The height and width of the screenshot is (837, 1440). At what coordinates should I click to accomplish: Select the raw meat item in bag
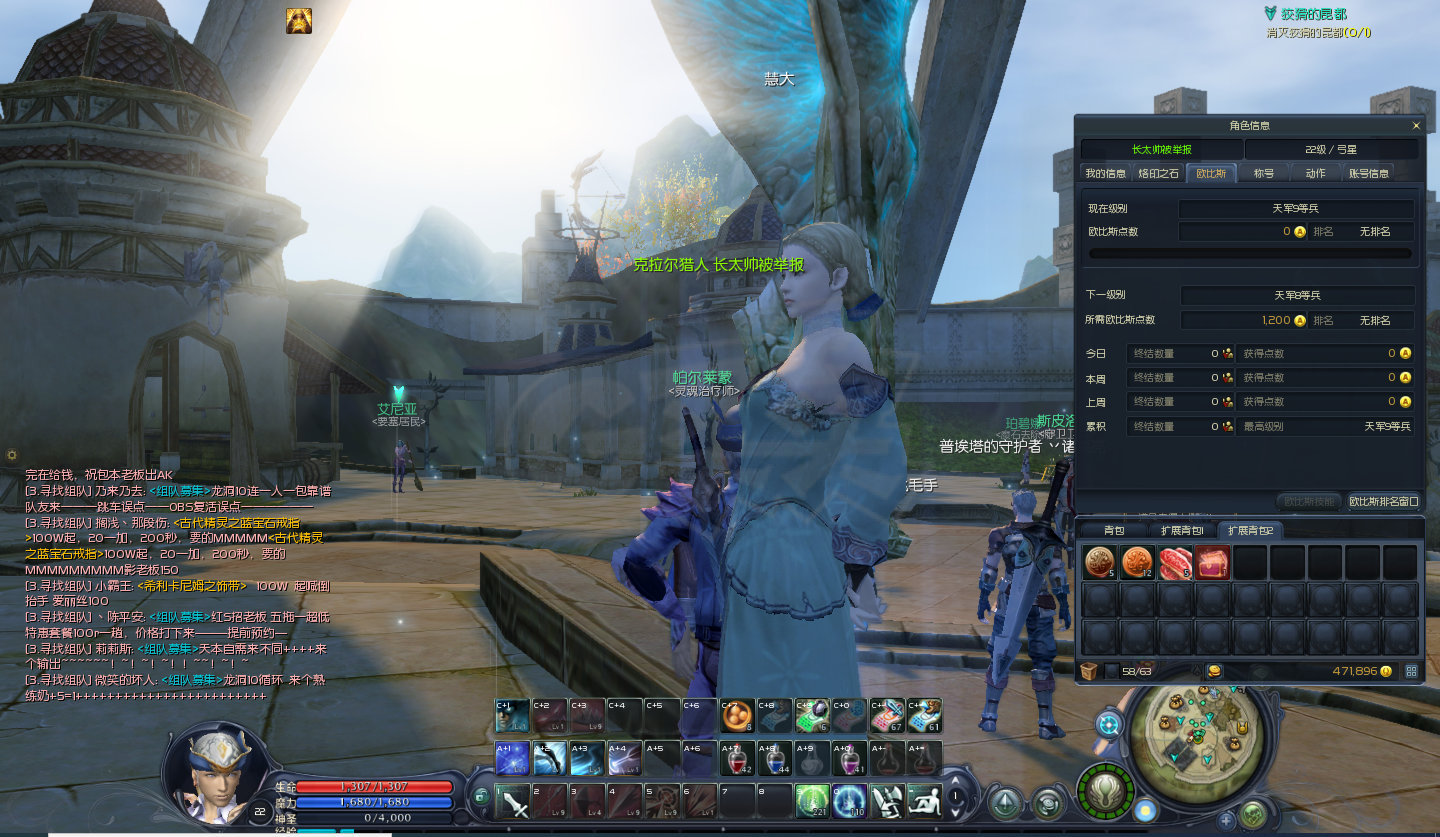pos(1175,563)
